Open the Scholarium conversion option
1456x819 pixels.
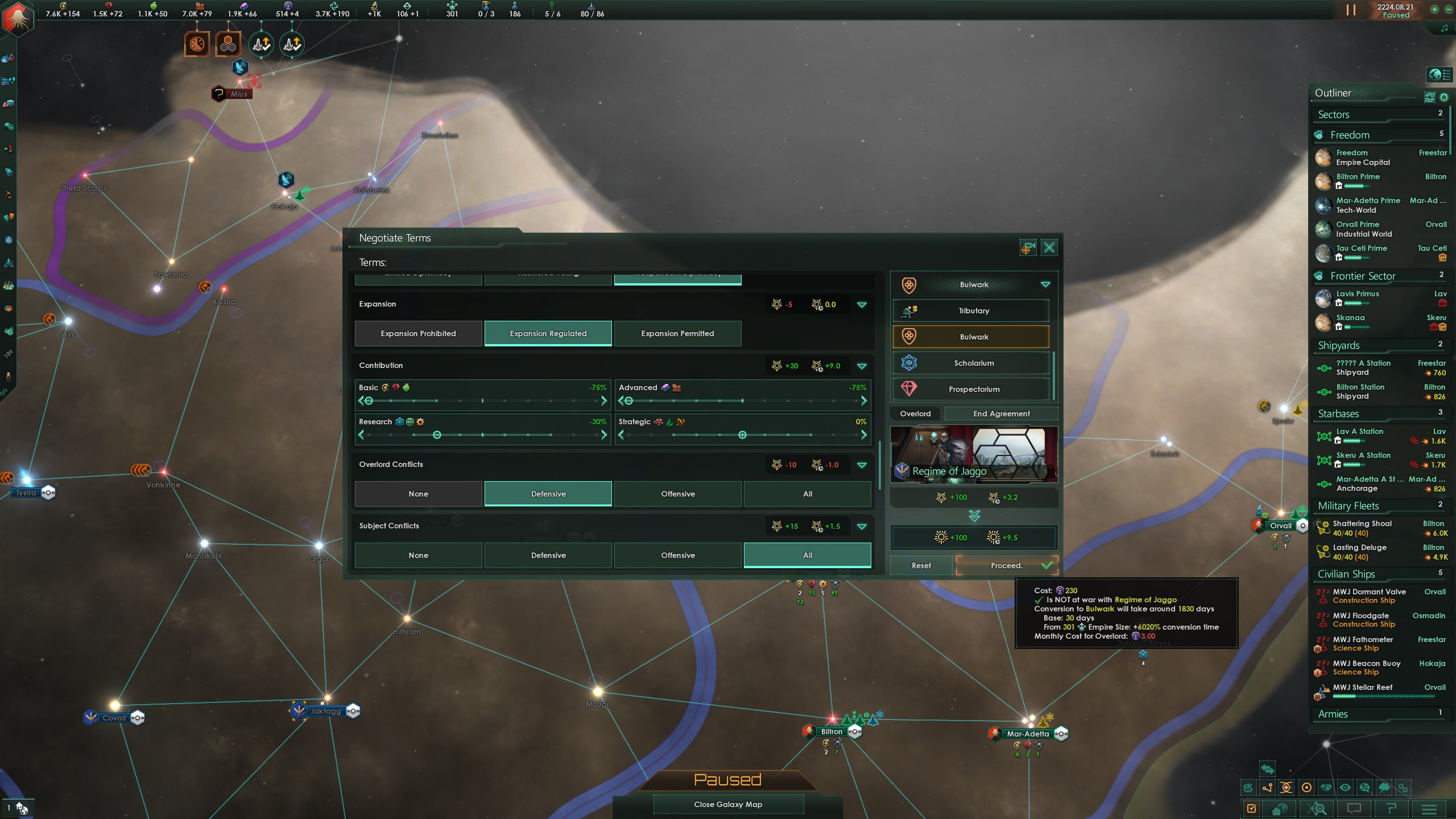coord(974,363)
